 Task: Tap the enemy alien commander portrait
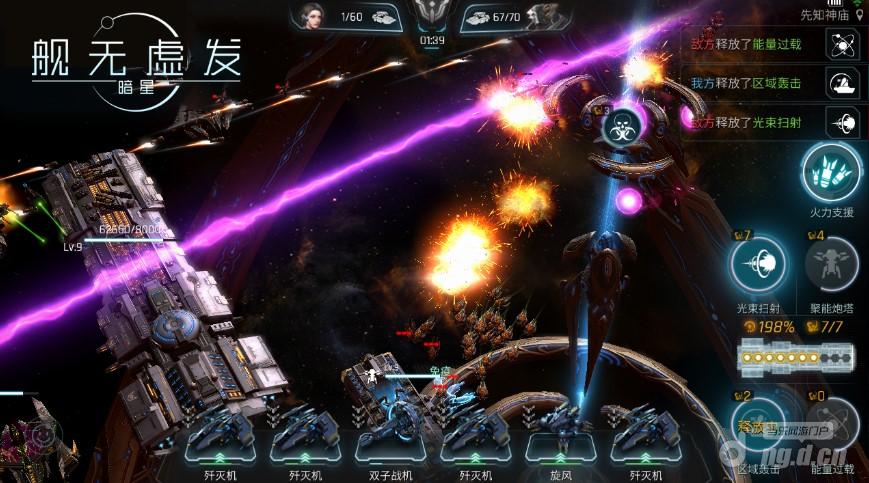pos(541,17)
